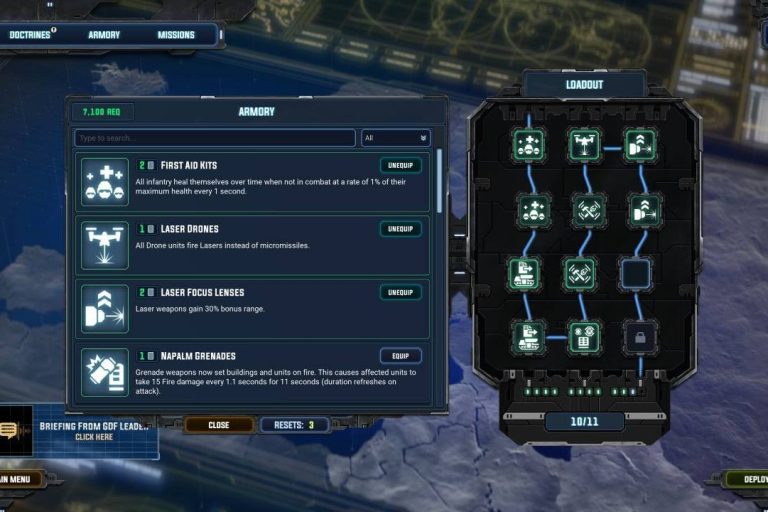Select the empty loadout slot
Viewport: 768px width, 512px height.
(640, 273)
